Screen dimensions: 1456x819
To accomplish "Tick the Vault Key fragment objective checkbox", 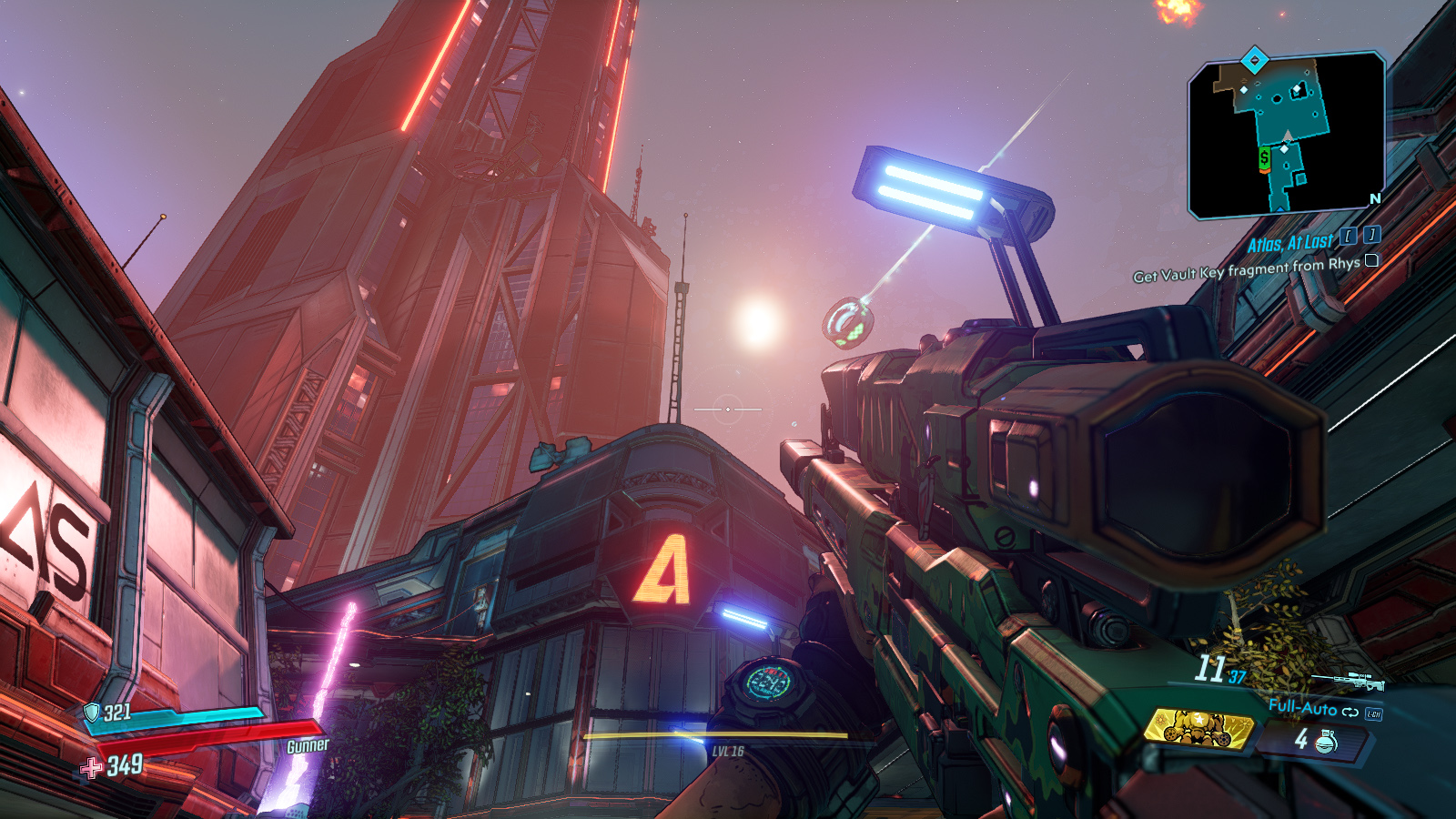I will tap(1371, 260).
